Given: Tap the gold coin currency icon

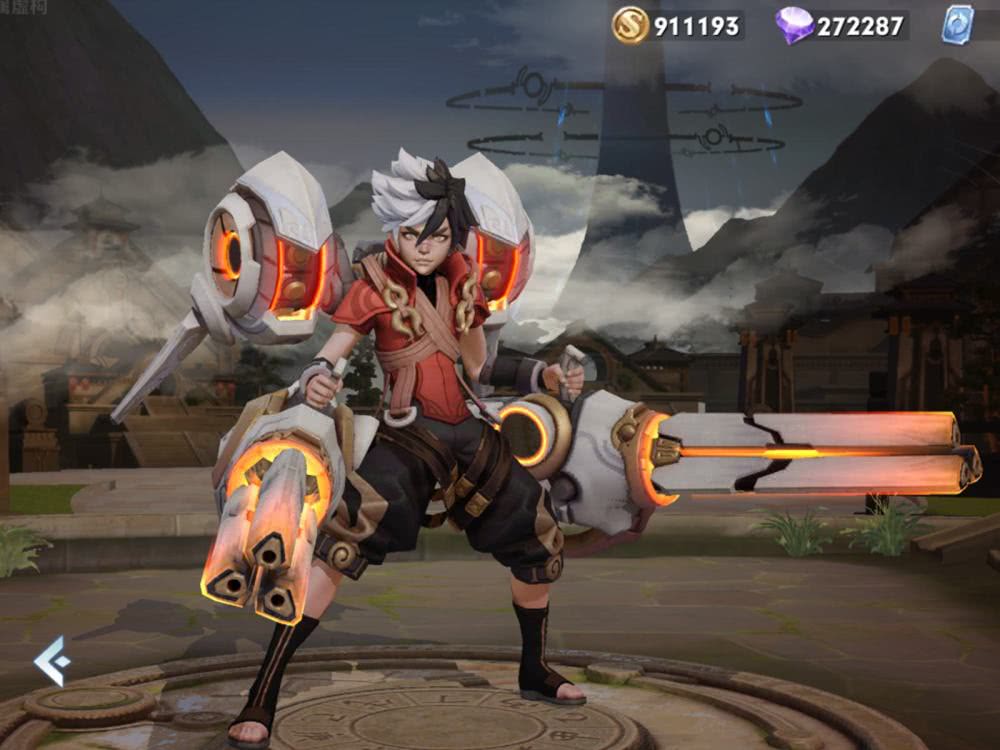Looking at the screenshot, I should (x=630, y=25).
